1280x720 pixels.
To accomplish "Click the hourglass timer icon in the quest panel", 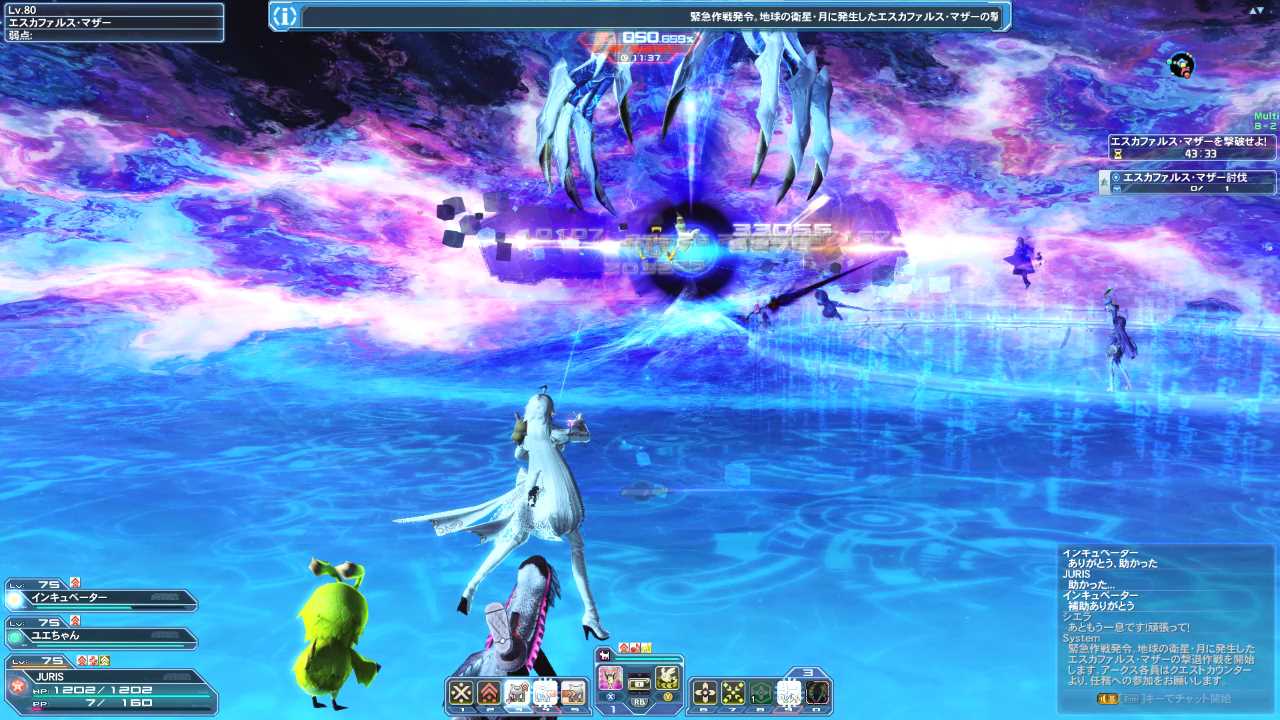I will (1118, 156).
